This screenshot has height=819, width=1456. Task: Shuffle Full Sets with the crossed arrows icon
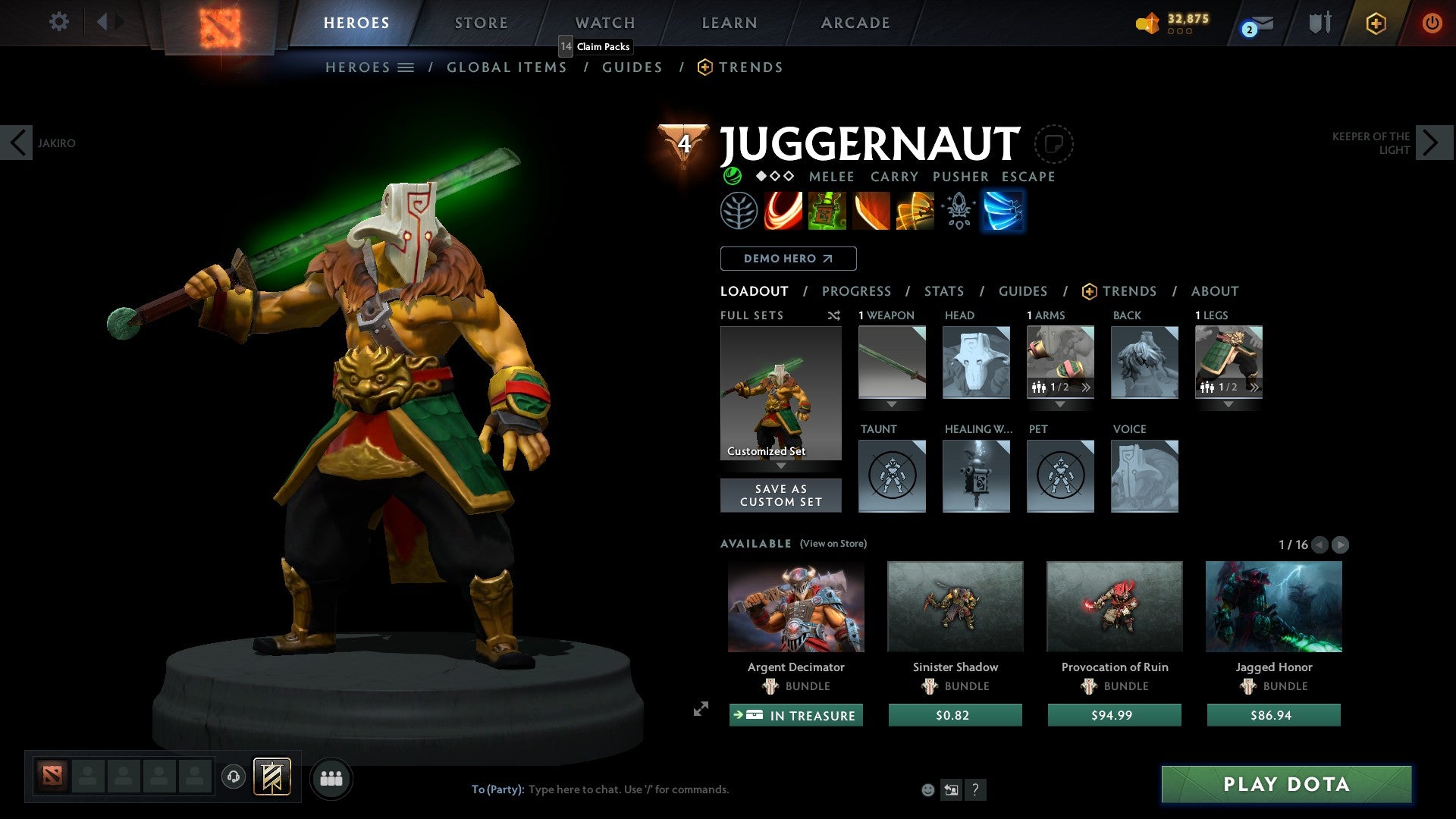pos(833,315)
